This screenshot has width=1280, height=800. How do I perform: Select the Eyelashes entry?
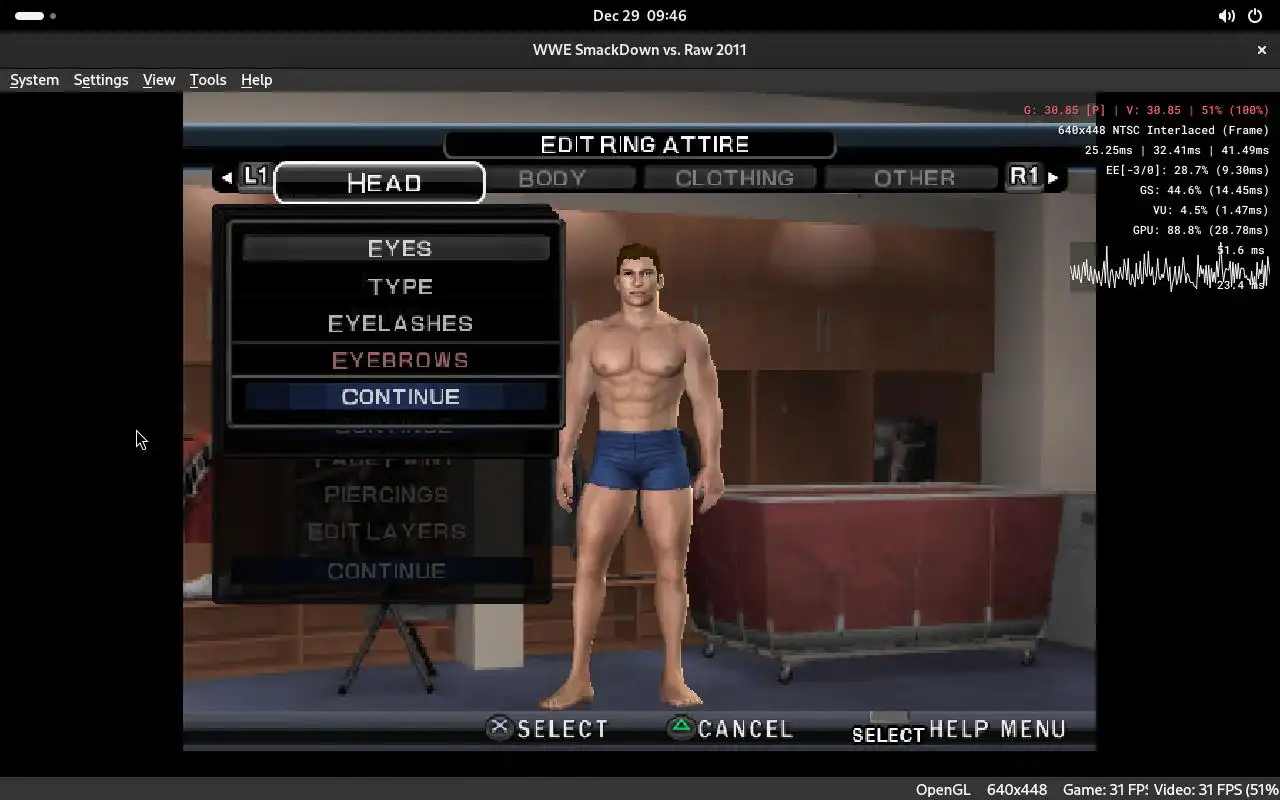(399, 324)
